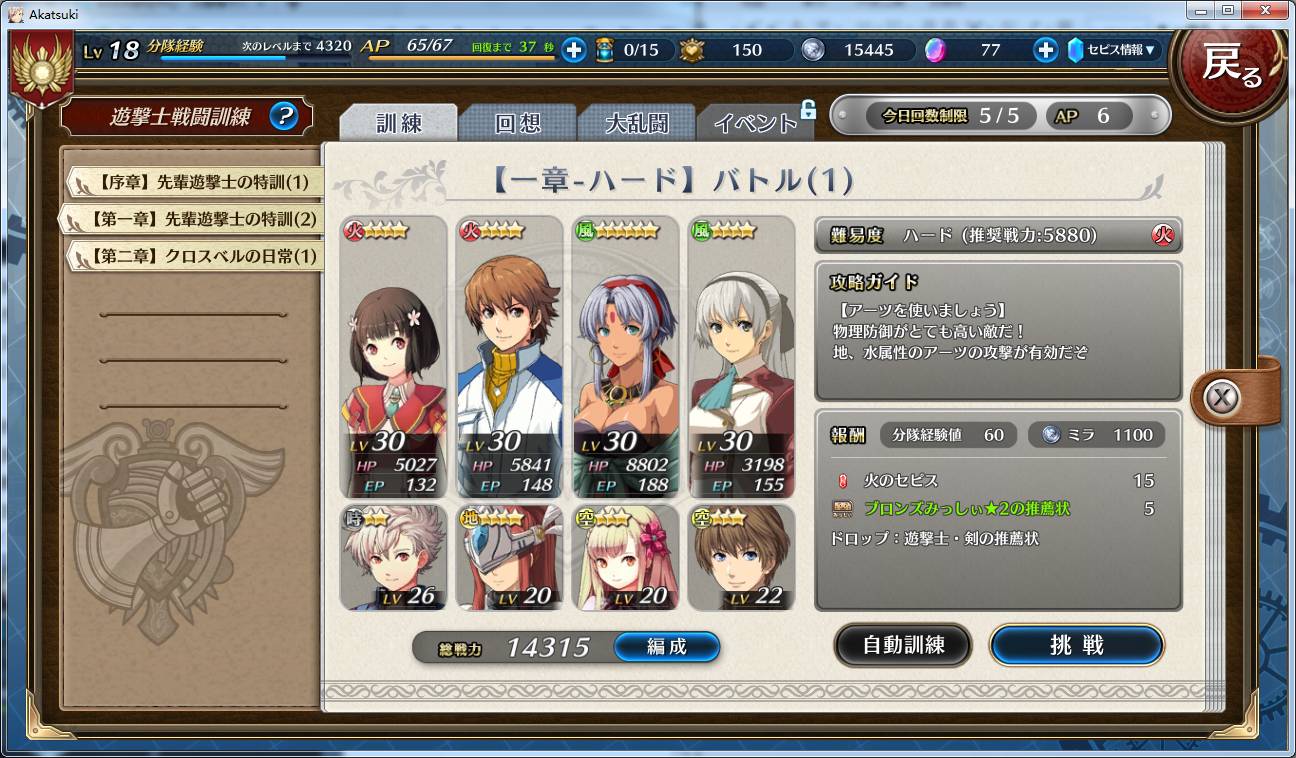
Task: Buy more purple gems with plus
Action: coord(1045,49)
